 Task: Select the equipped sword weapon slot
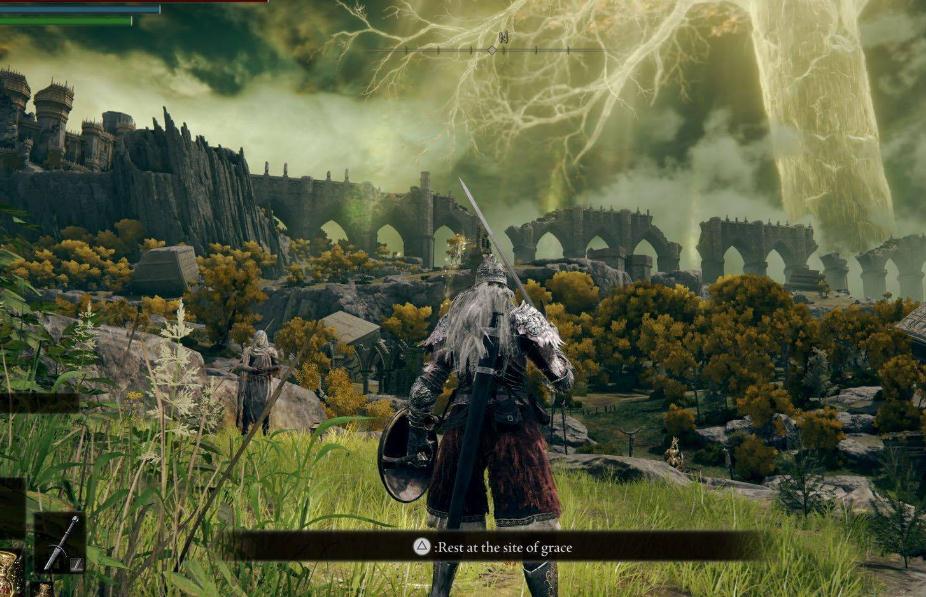point(59,541)
